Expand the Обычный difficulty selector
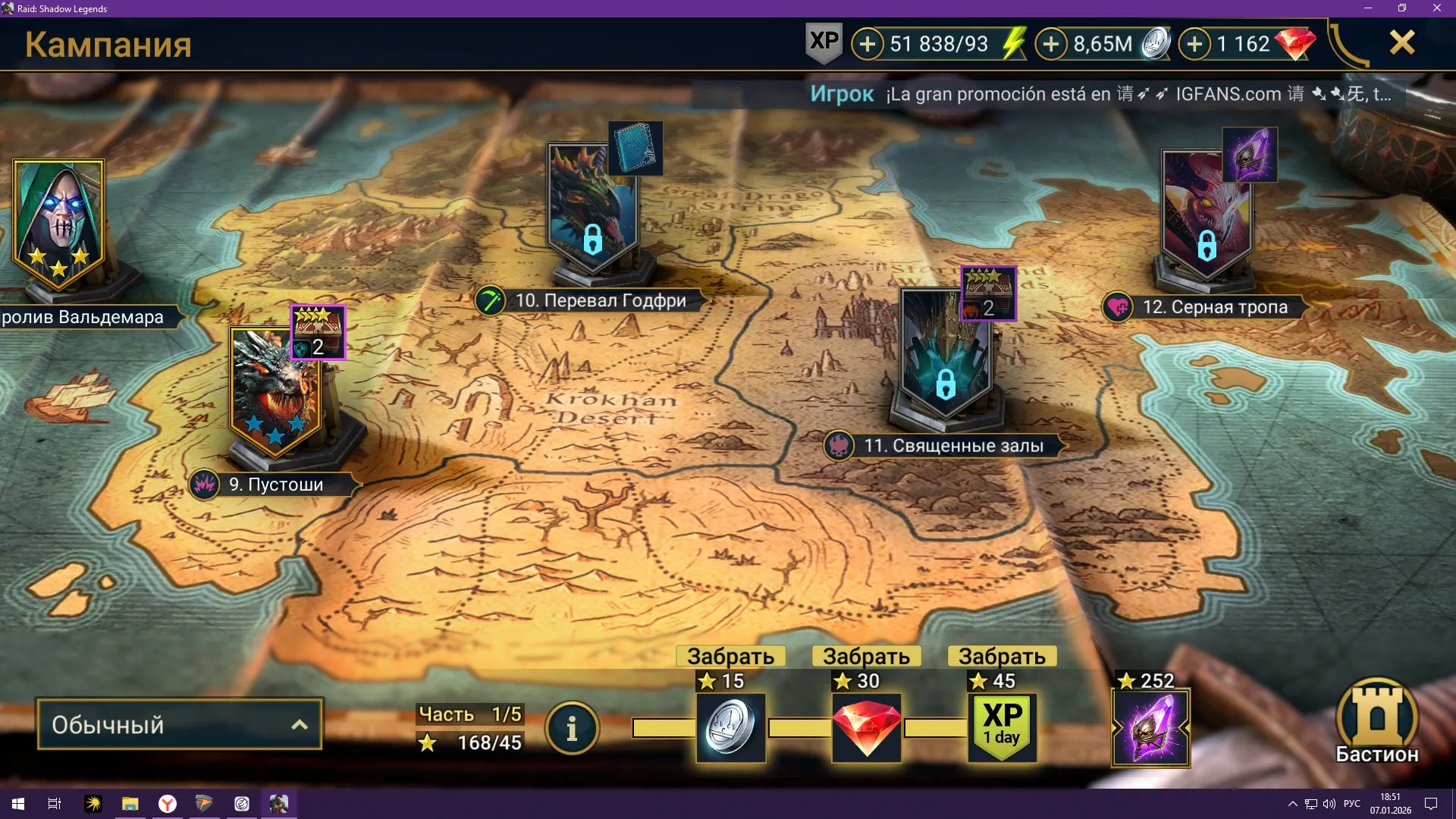The image size is (1456, 819). [179, 724]
